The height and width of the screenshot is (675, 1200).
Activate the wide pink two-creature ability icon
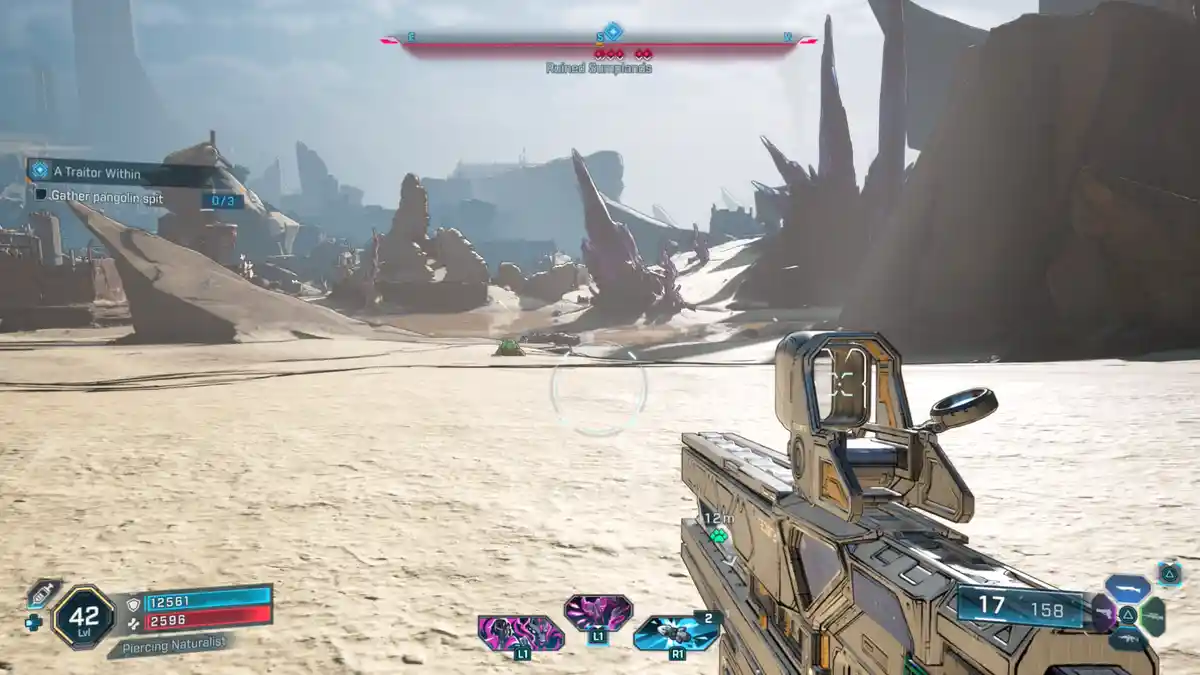coord(520,634)
